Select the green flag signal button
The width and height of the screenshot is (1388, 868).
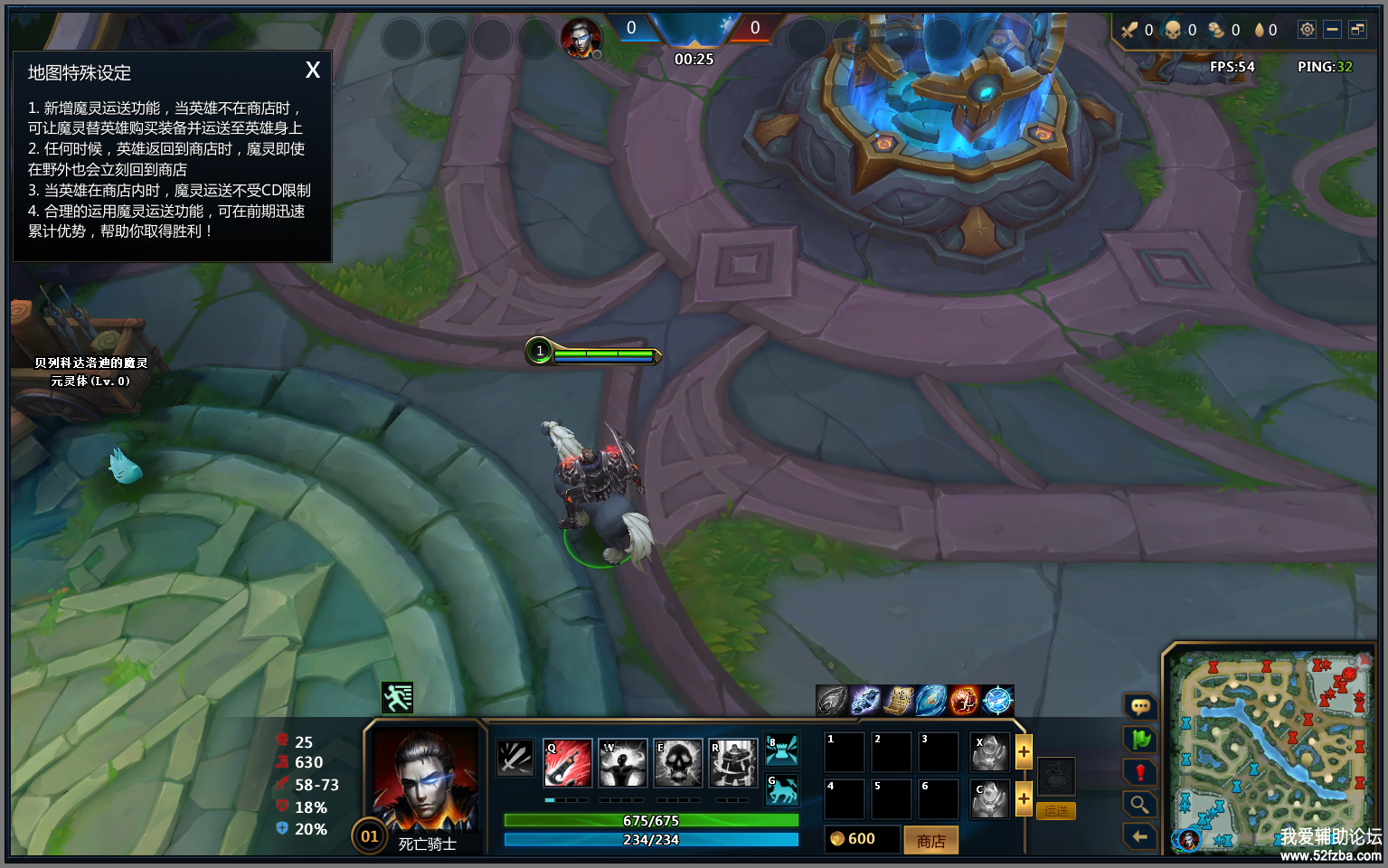point(1140,740)
